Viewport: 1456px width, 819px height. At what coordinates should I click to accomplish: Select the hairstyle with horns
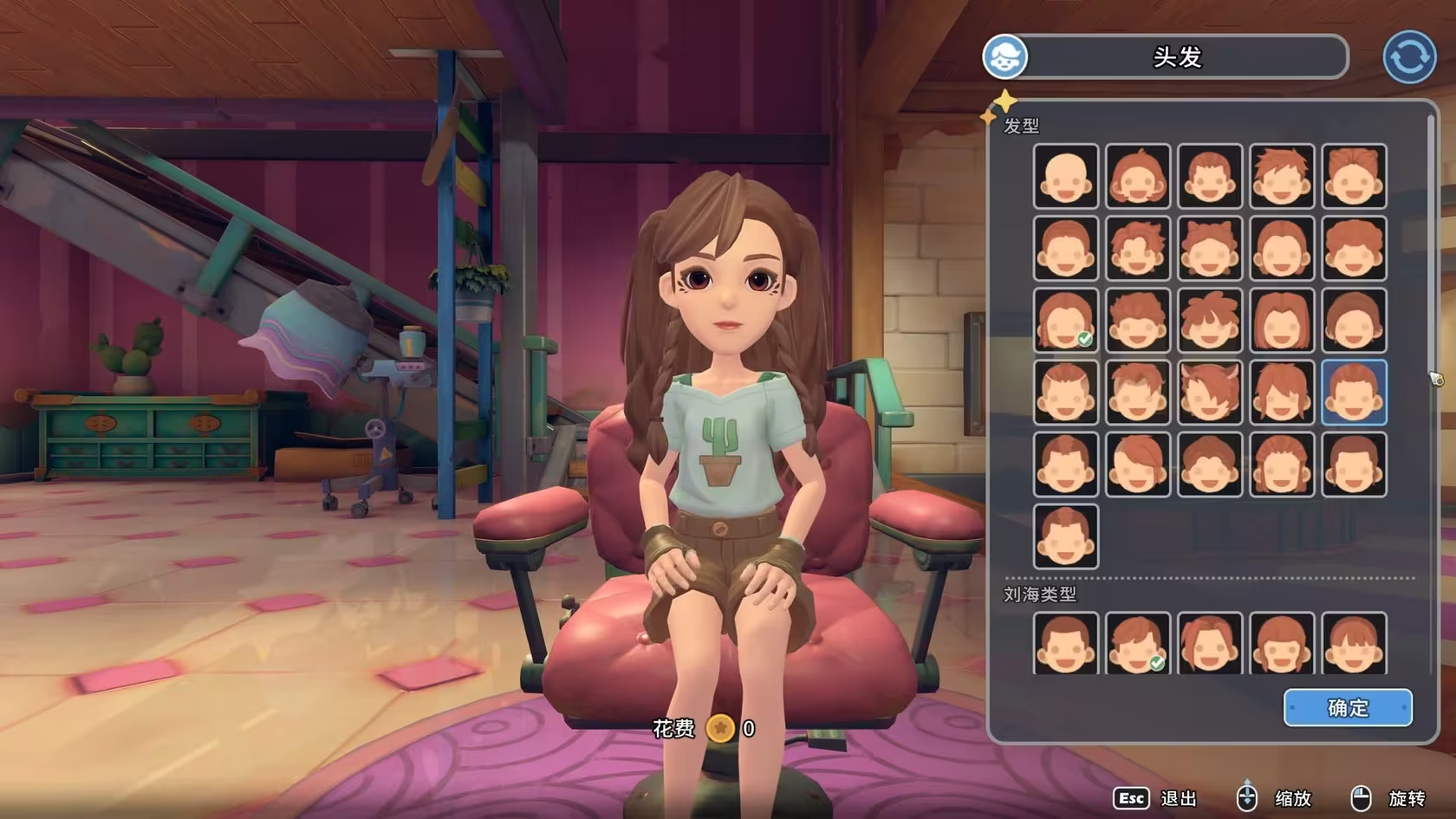pyautogui.click(x=1210, y=393)
